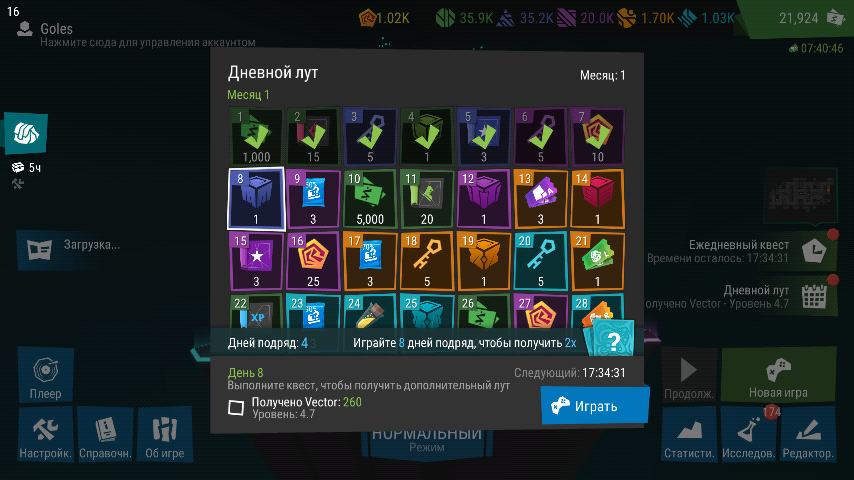This screenshot has height=480, width=854.
Task: Pick the day 10 reward worth 5,000
Action: pyautogui.click(x=370, y=199)
